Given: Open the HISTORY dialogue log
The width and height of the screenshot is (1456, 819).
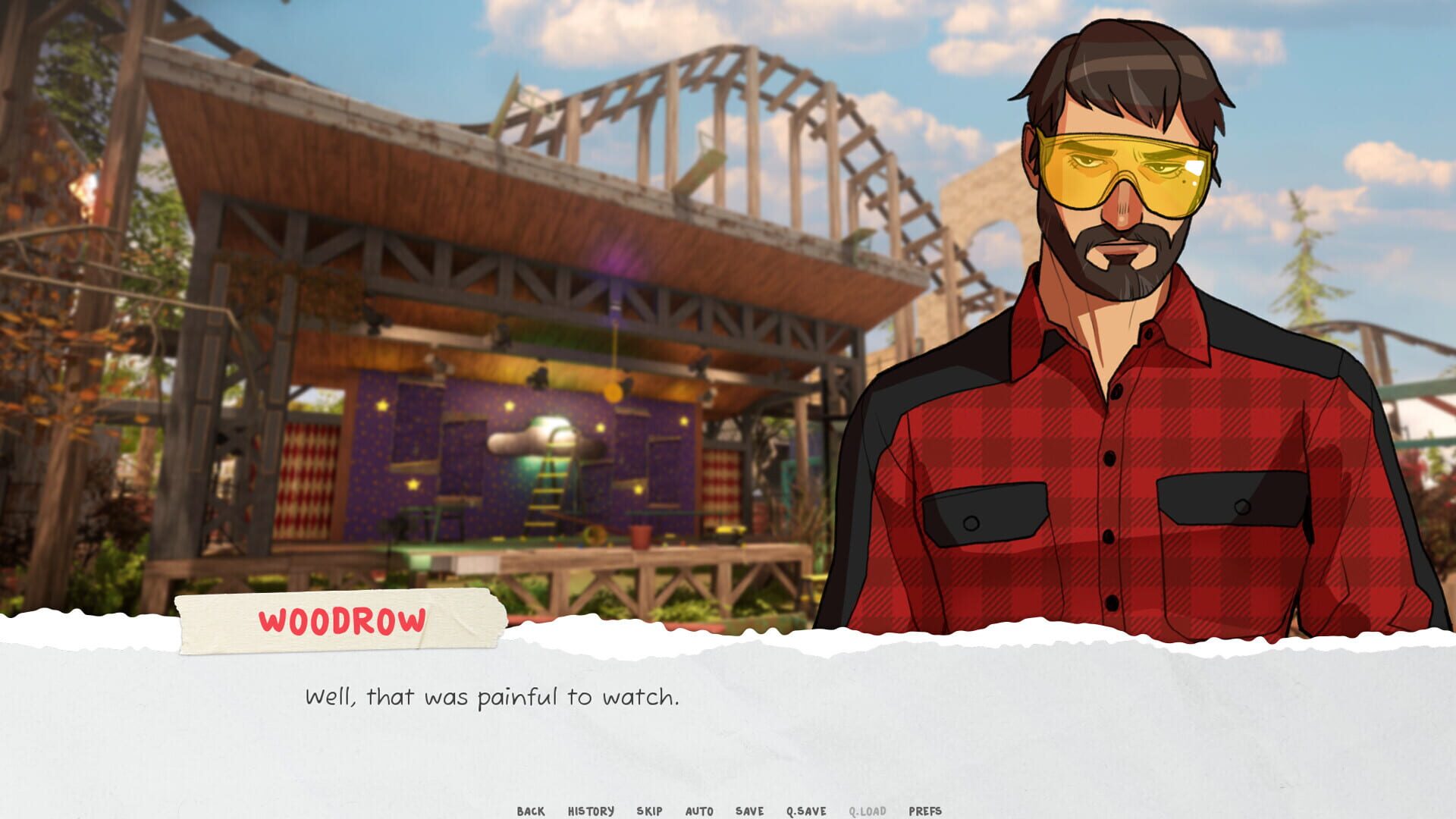Looking at the screenshot, I should point(589,811).
